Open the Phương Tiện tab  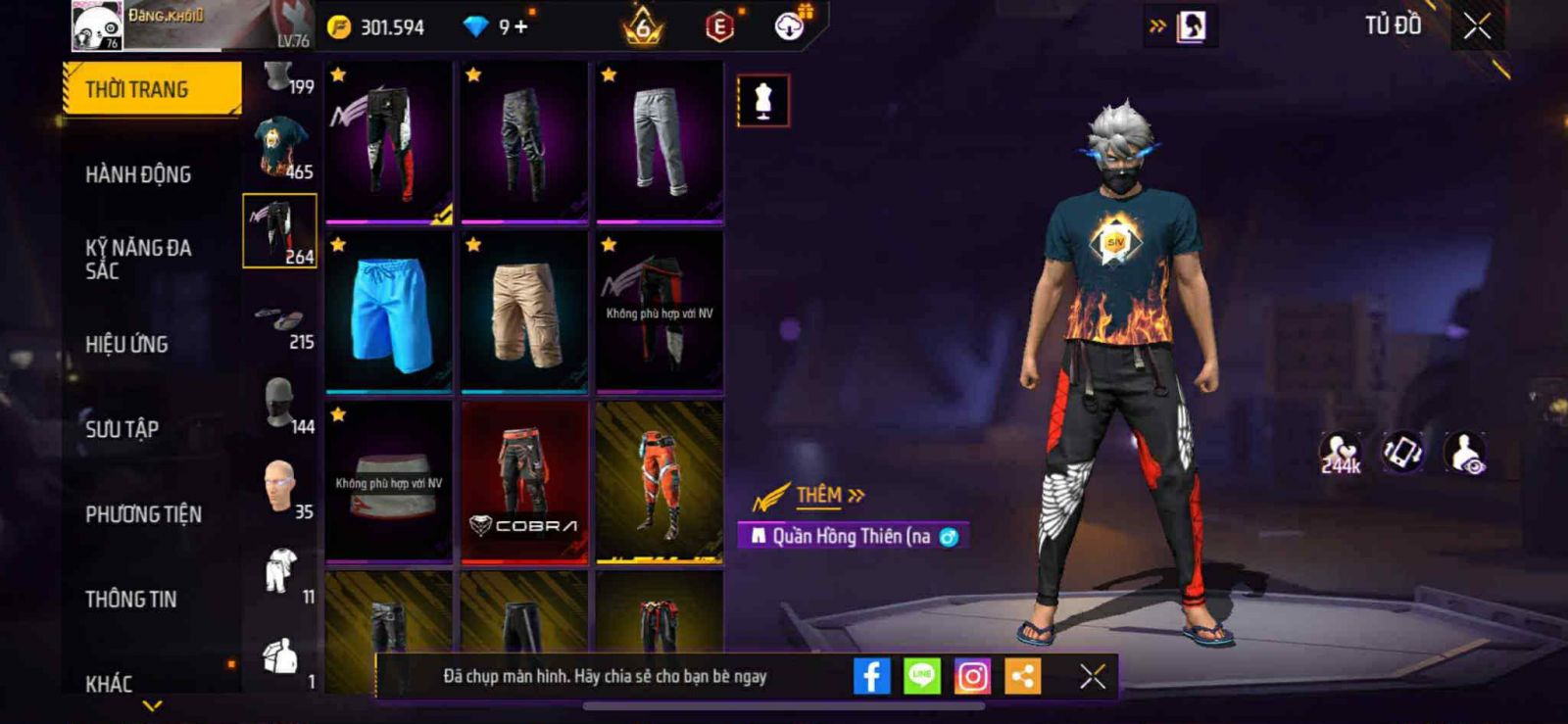point(143,514)
